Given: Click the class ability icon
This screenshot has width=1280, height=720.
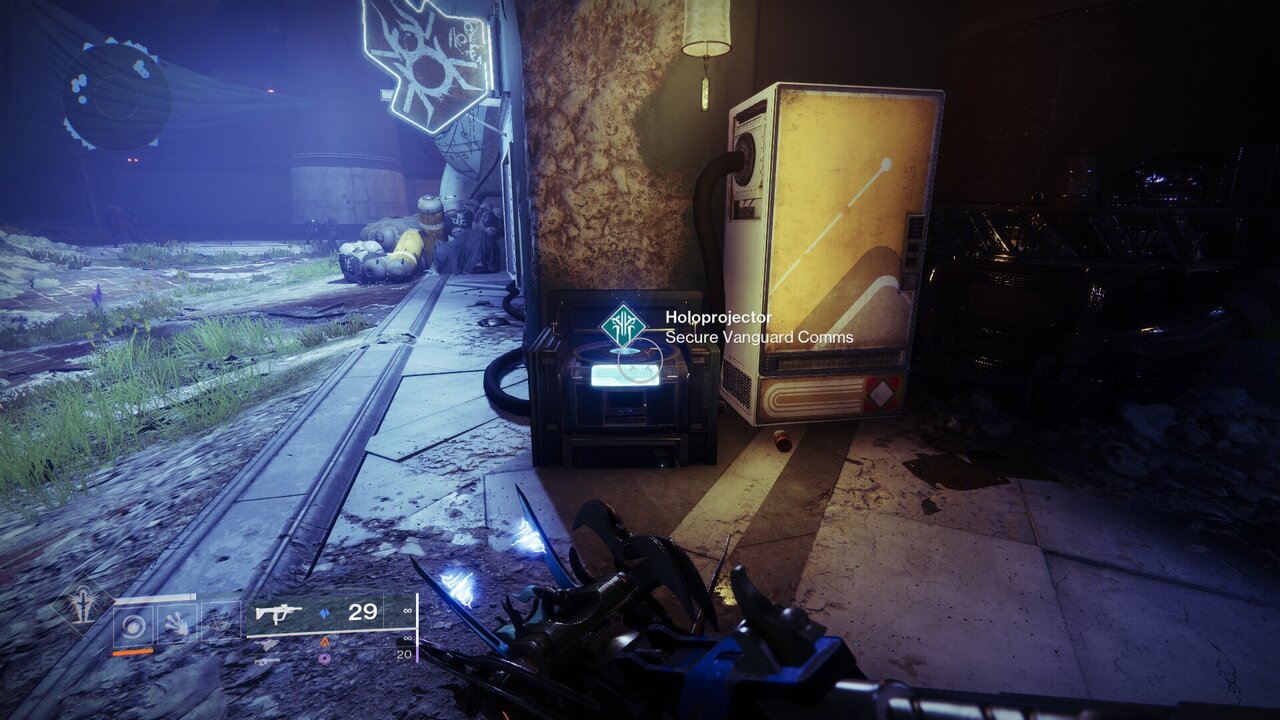Looking at the screenshot, I should (220, 621).
